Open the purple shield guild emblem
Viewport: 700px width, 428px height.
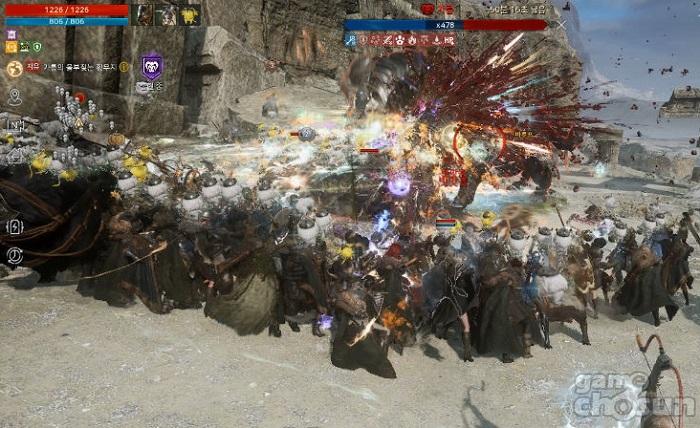(151, 67)
